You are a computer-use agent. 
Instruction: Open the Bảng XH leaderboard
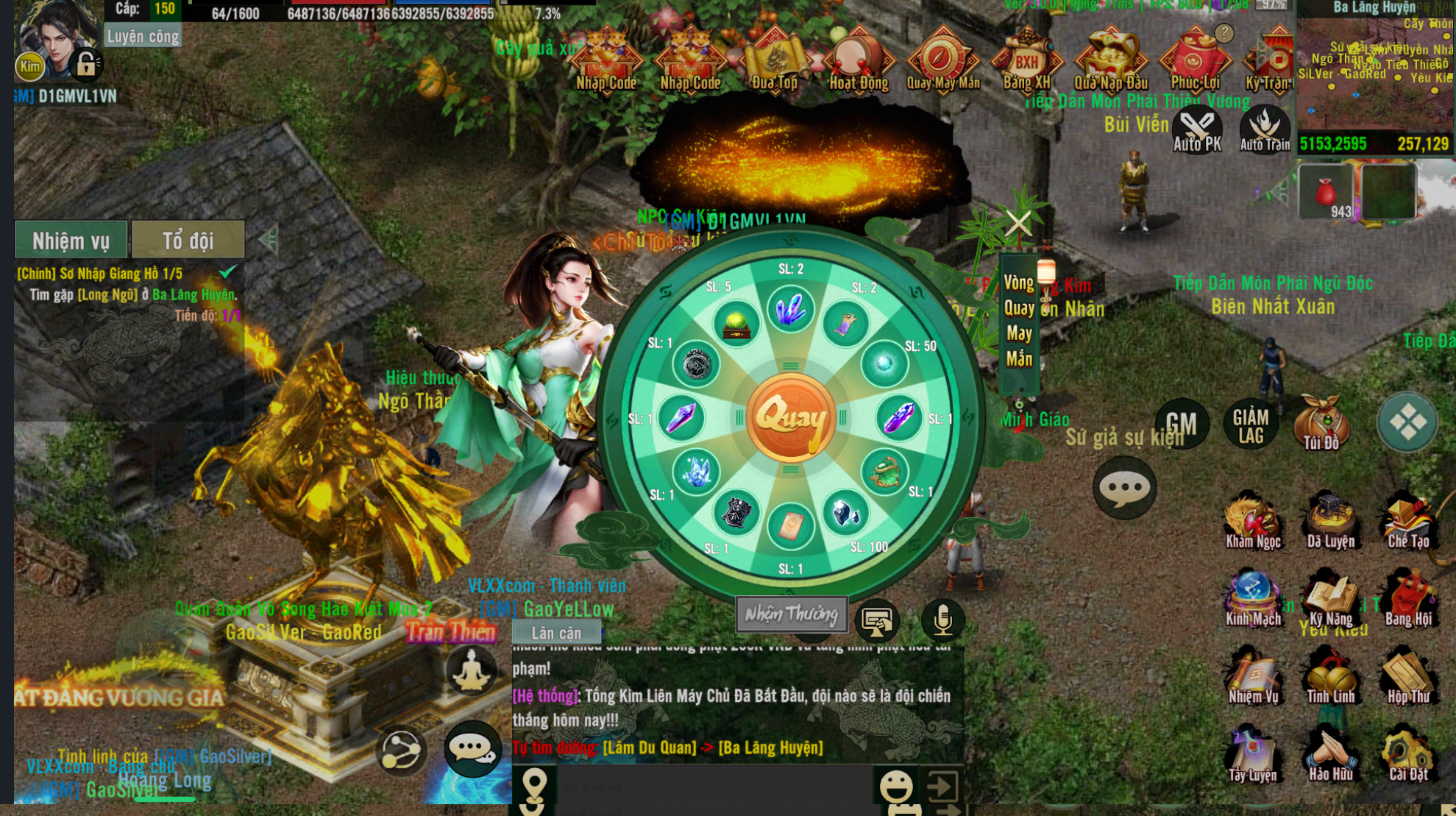coord(1026,60)
